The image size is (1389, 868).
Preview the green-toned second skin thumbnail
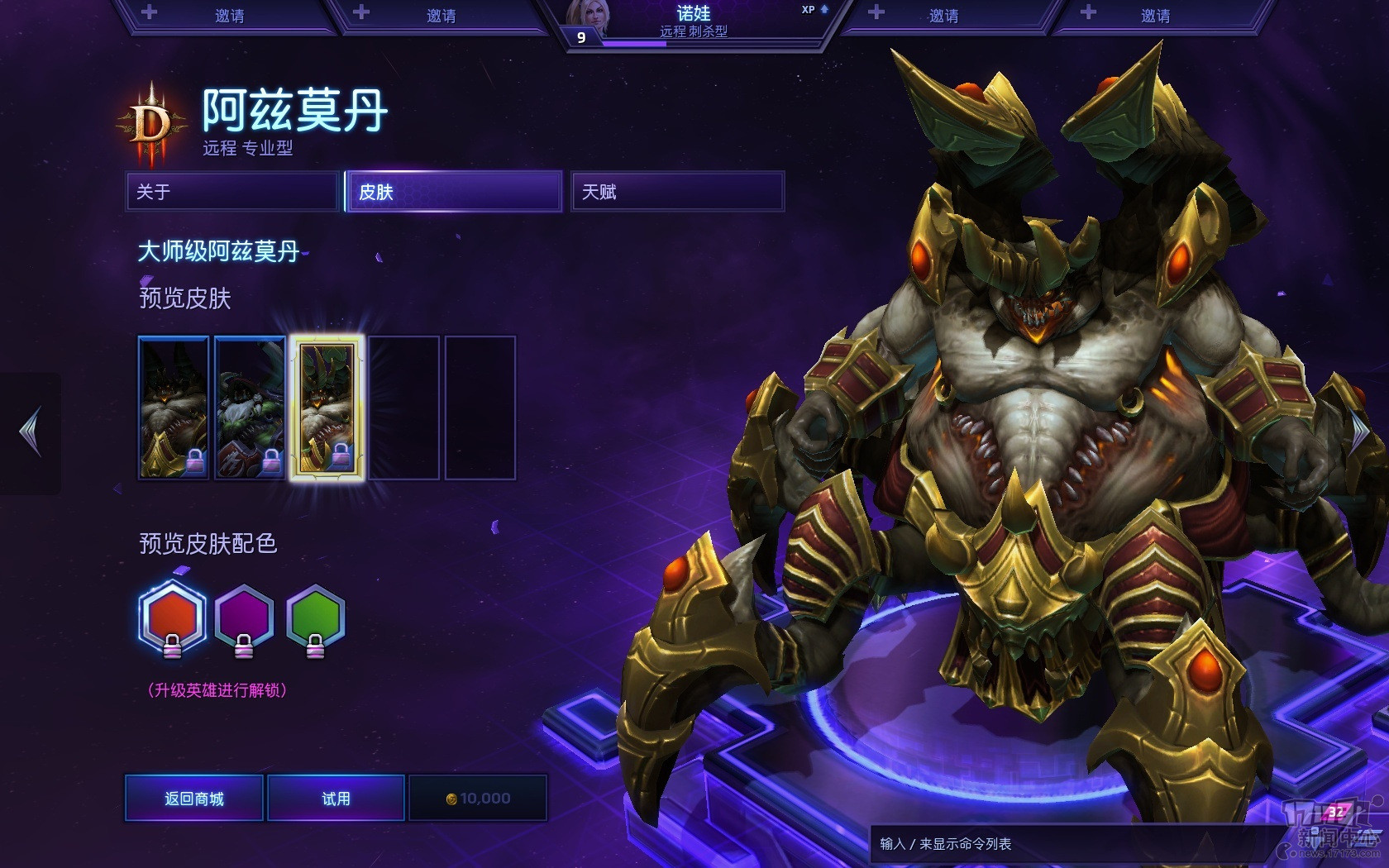pyautogui.click(x=250, y=408)
